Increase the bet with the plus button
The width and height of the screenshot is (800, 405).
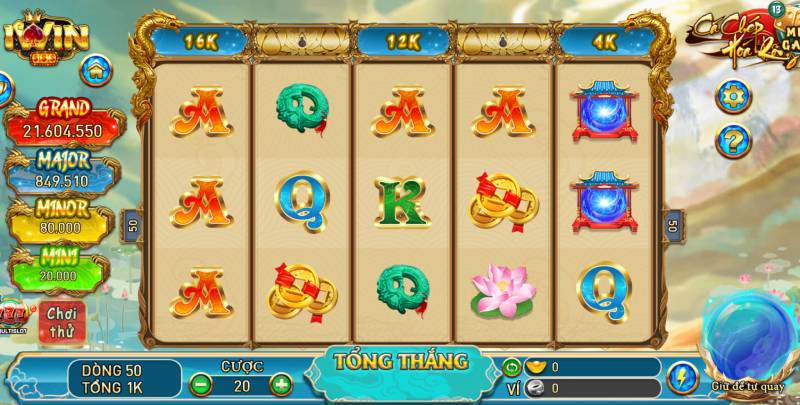coord(281,383)
